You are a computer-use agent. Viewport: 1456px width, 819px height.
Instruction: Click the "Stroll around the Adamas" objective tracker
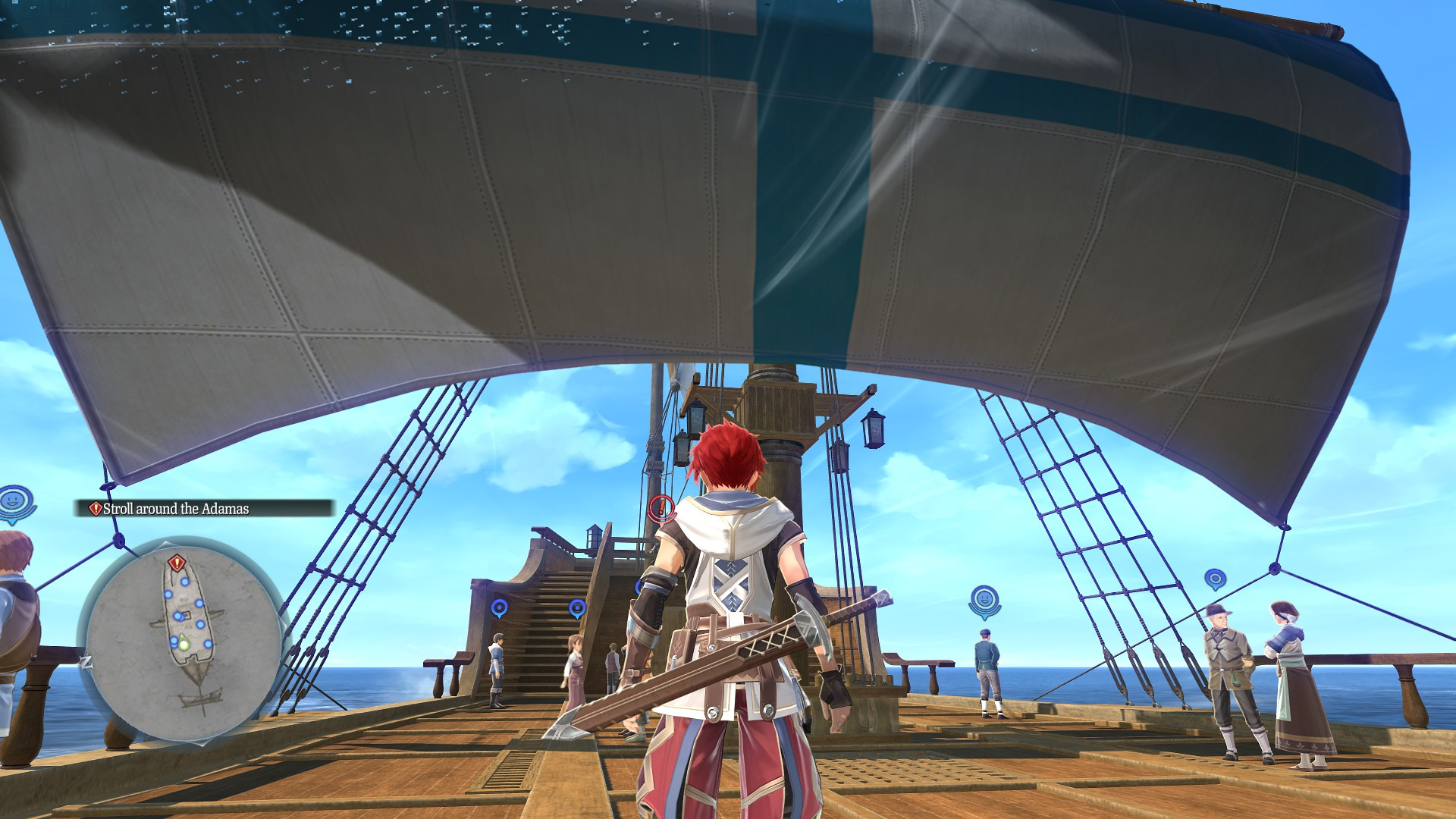[203, 509]
